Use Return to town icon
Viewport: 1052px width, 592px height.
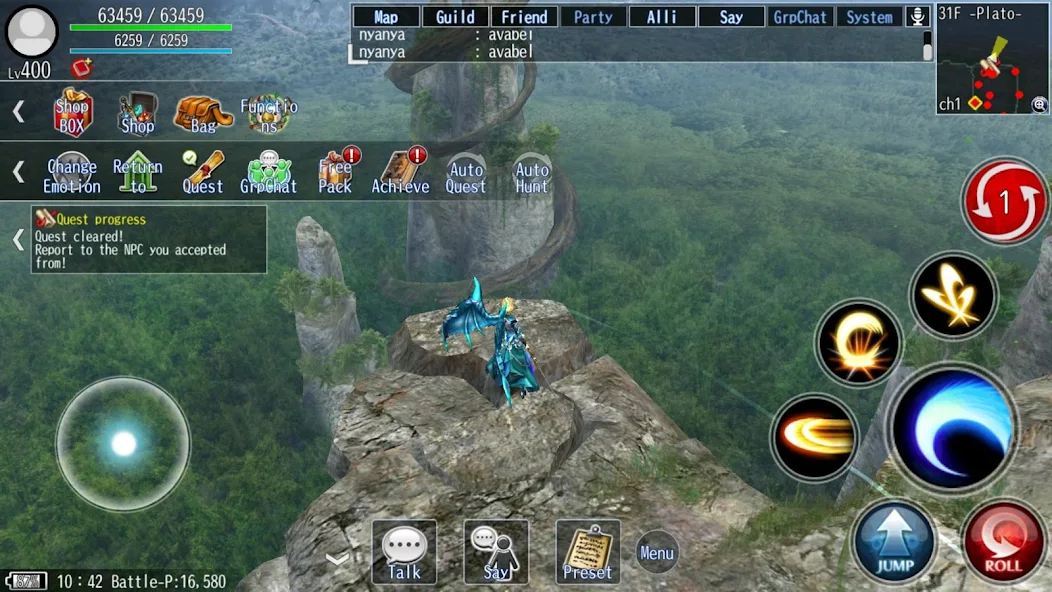[x=138, y=172]
